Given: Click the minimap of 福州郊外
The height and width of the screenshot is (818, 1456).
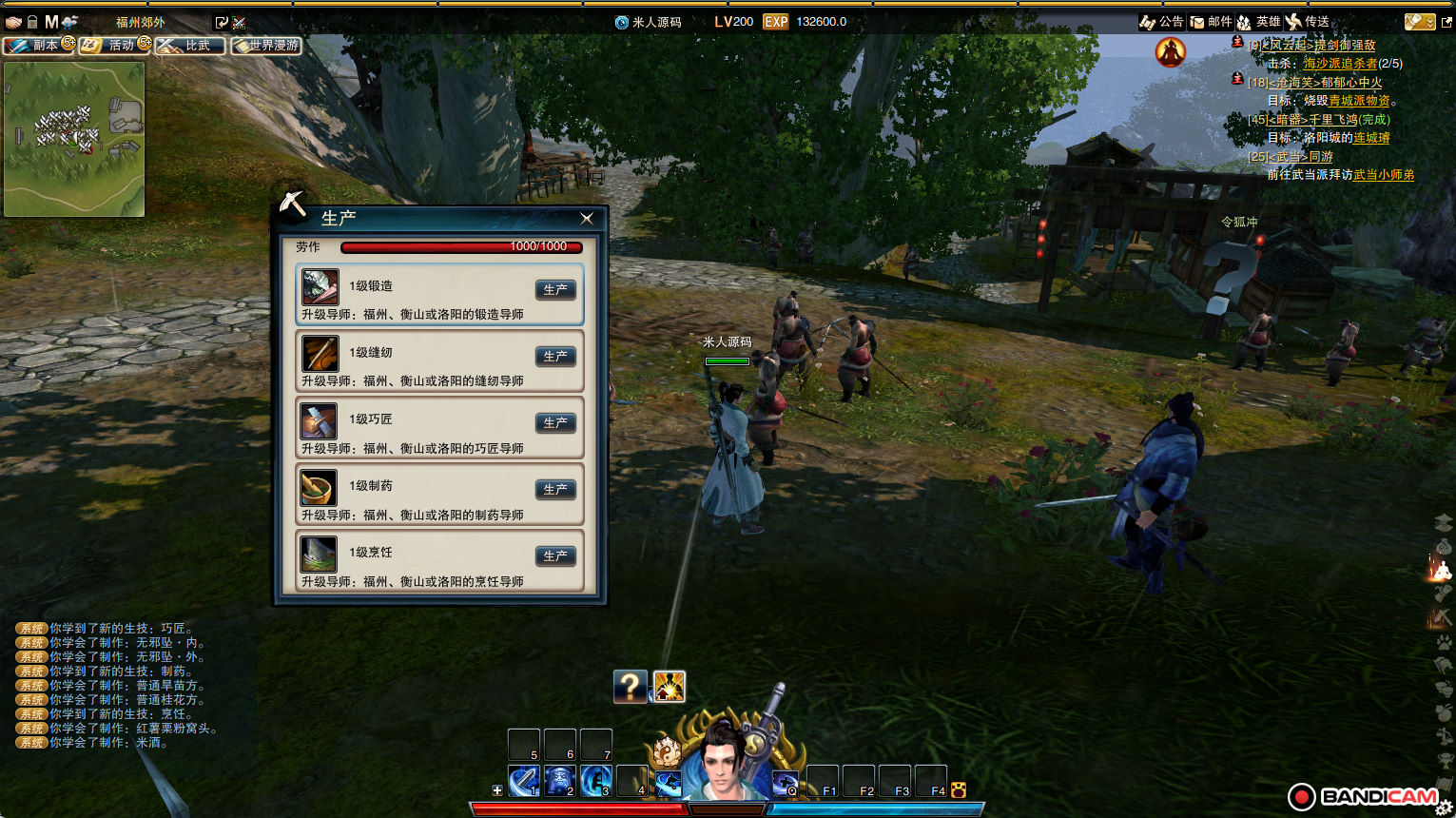Looking at the screenshot, I should [x=74, y=139].
